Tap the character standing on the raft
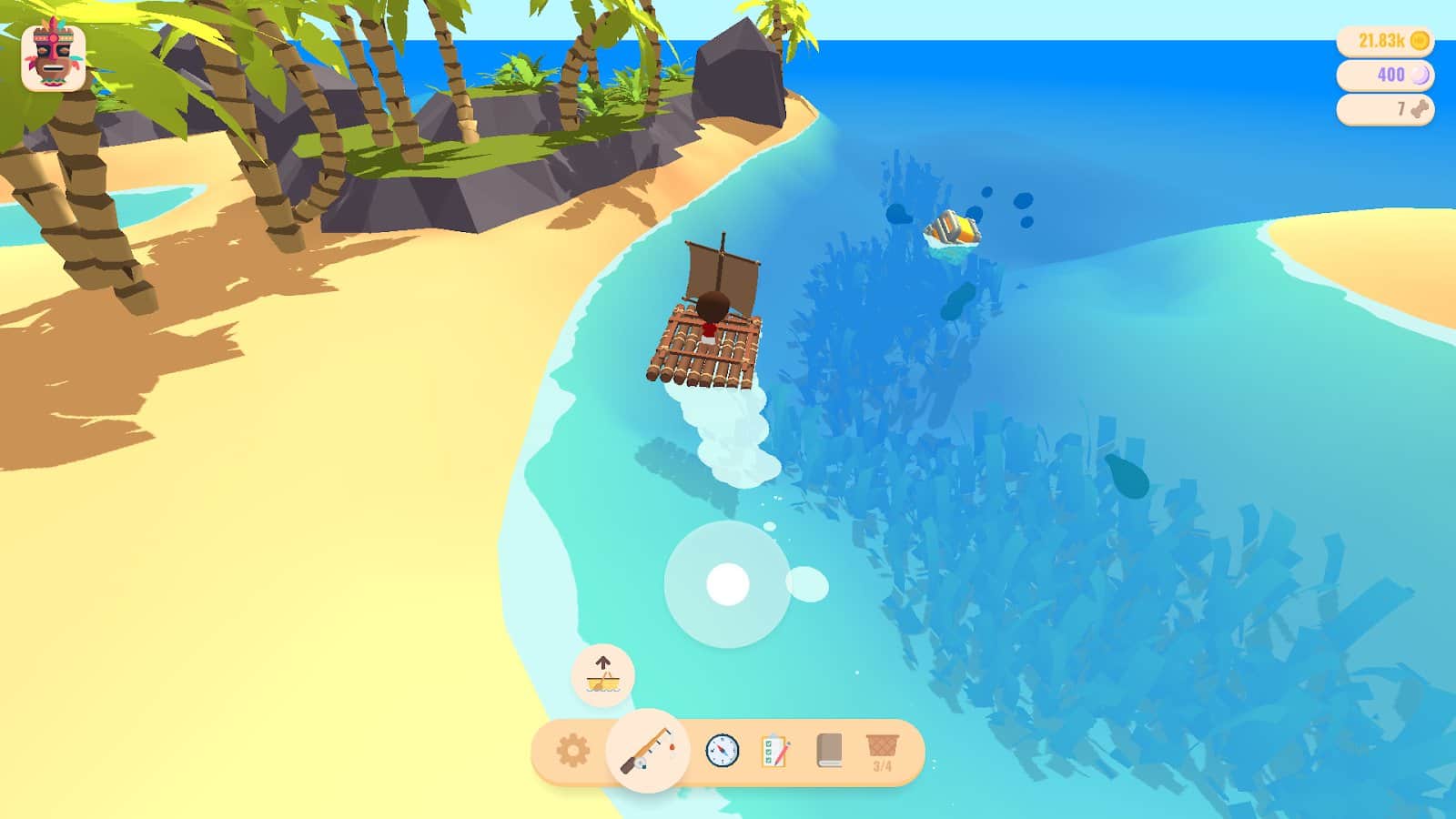The width and height of the screenshot is (1456, 819). (x=712, y=315)
